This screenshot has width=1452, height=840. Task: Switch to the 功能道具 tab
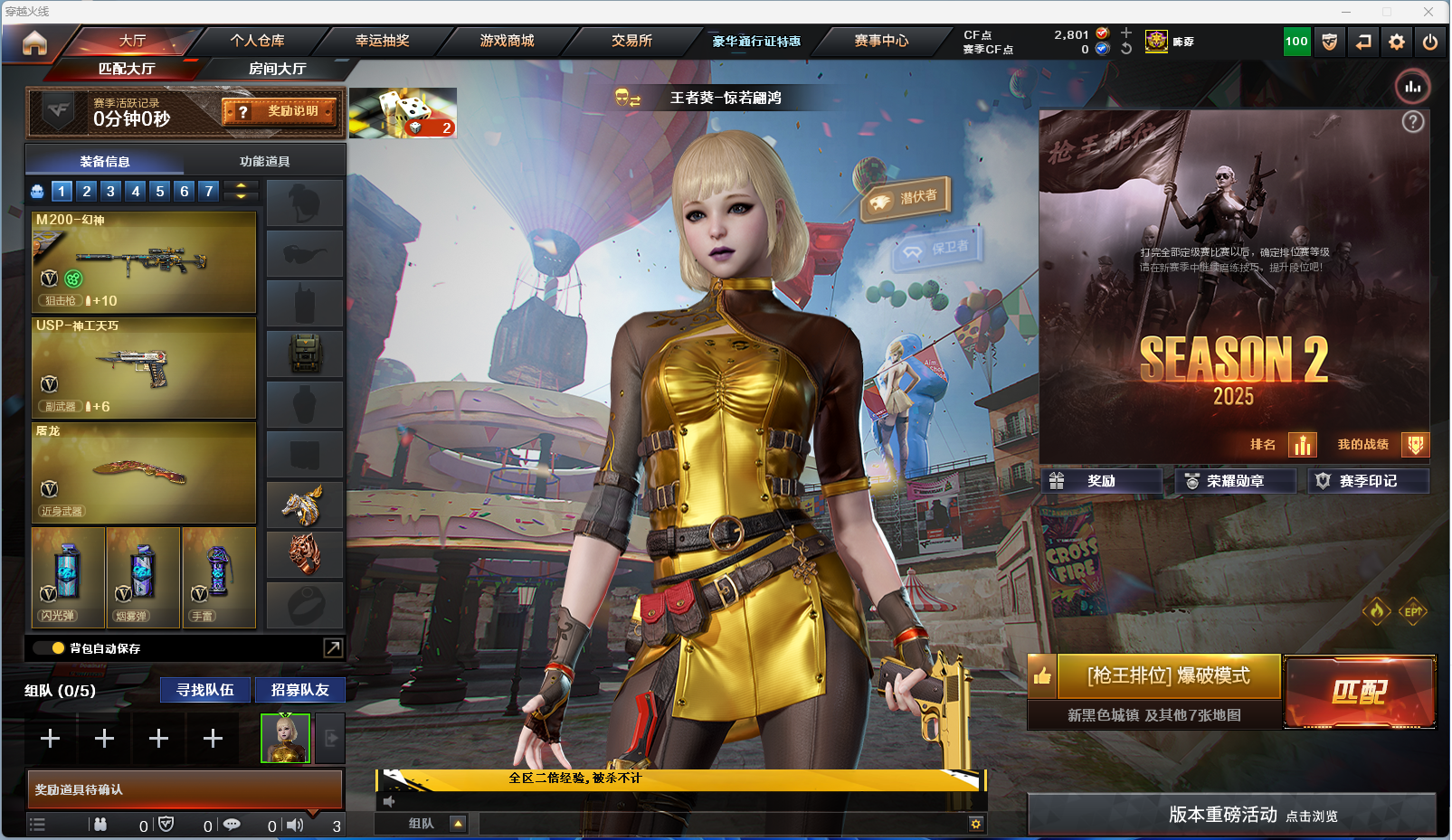(x=264, y=162)
